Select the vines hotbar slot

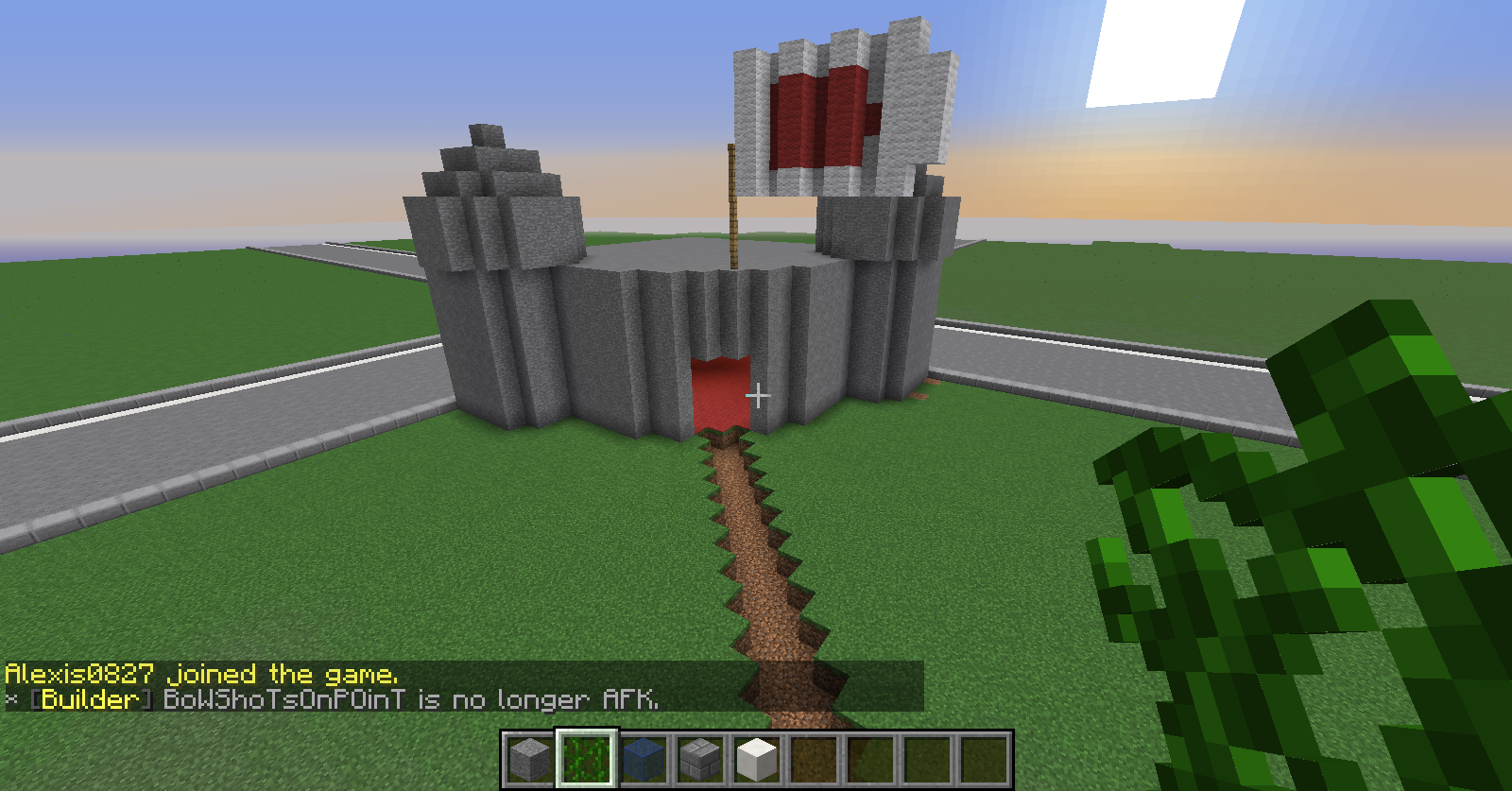587,758
